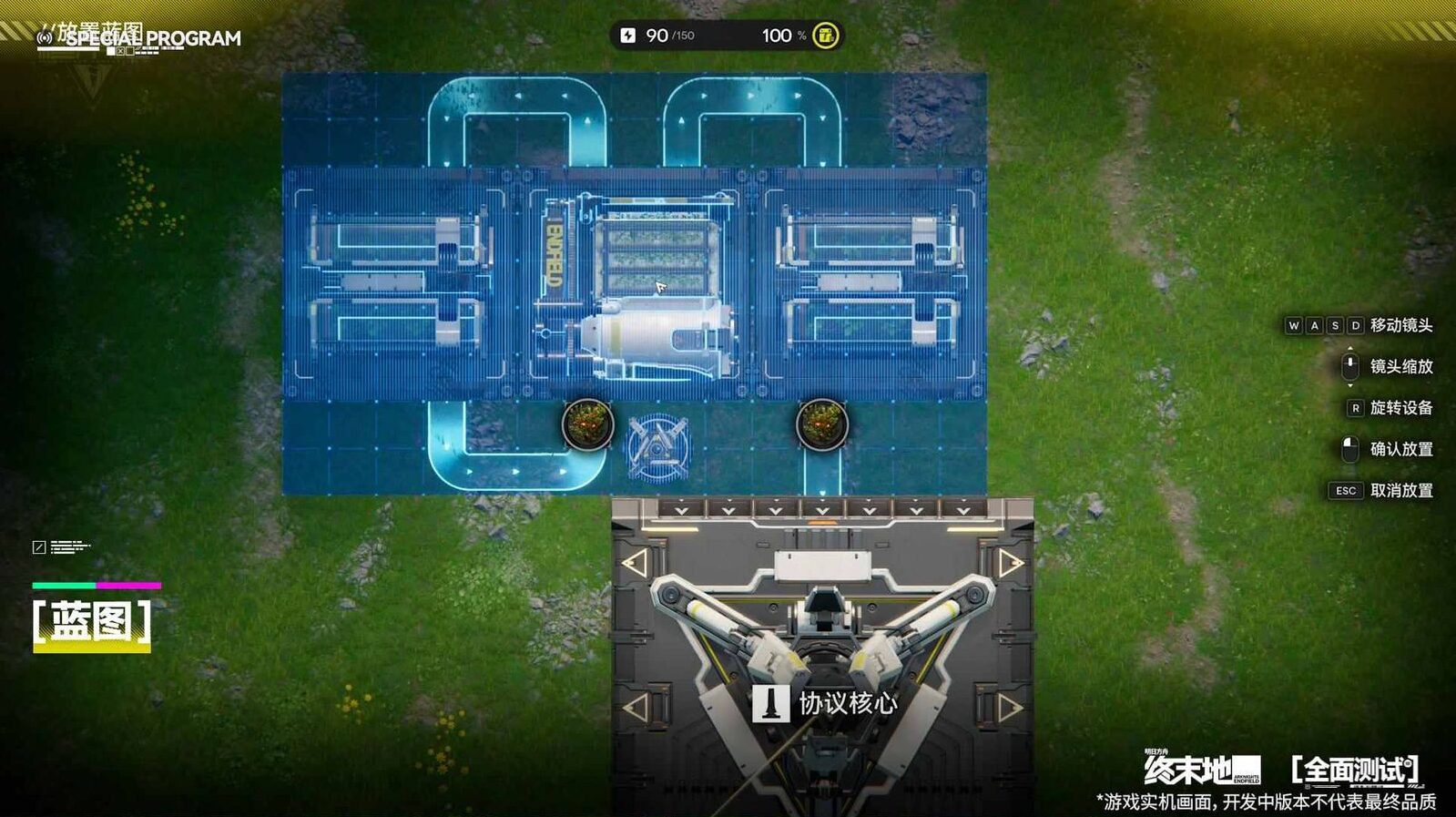Viewport: 1456px width, 817px height.
Task: Click the yellow circular battery icon
Action: coord(825,36)
